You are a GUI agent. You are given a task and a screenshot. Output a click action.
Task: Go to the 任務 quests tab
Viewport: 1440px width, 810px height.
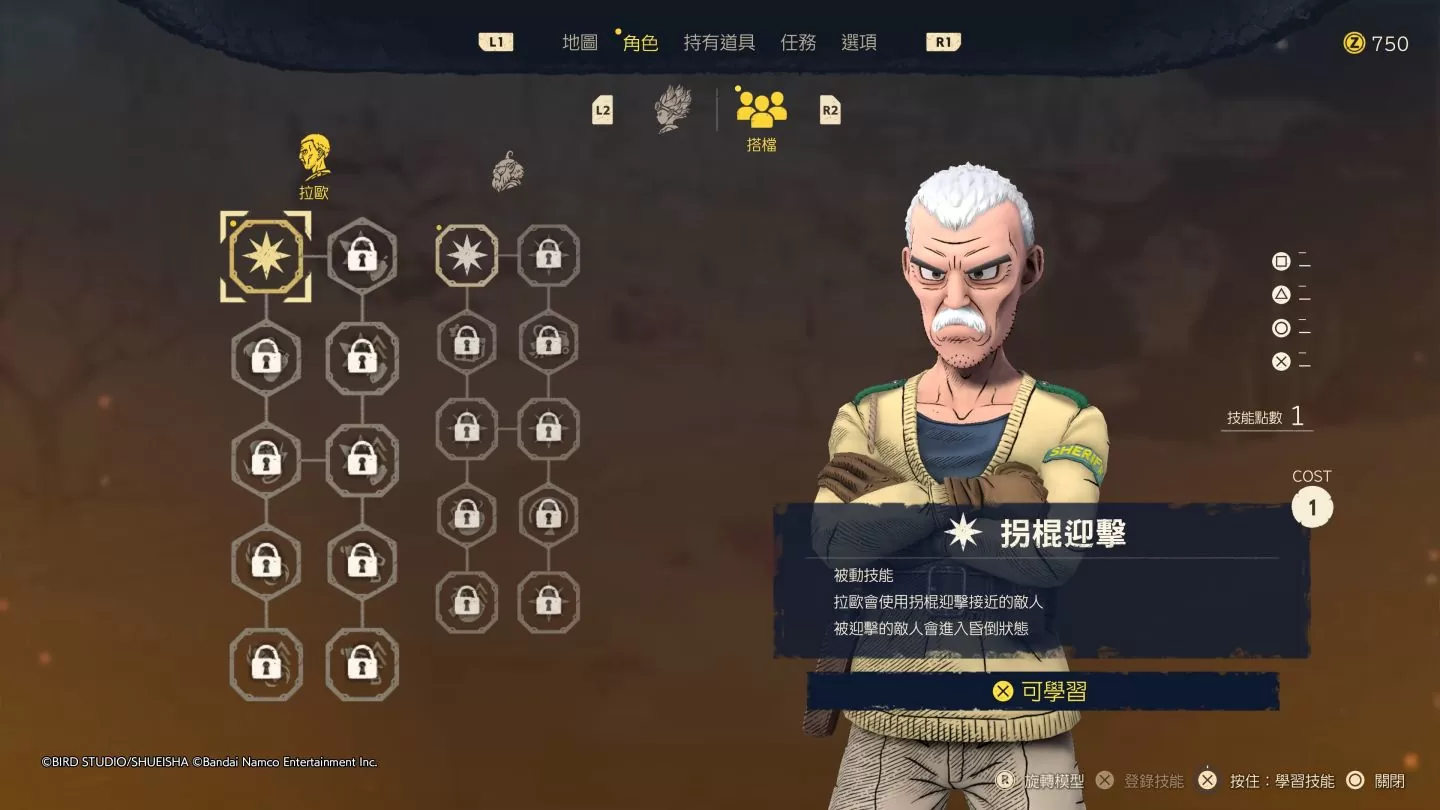(798, 42)
